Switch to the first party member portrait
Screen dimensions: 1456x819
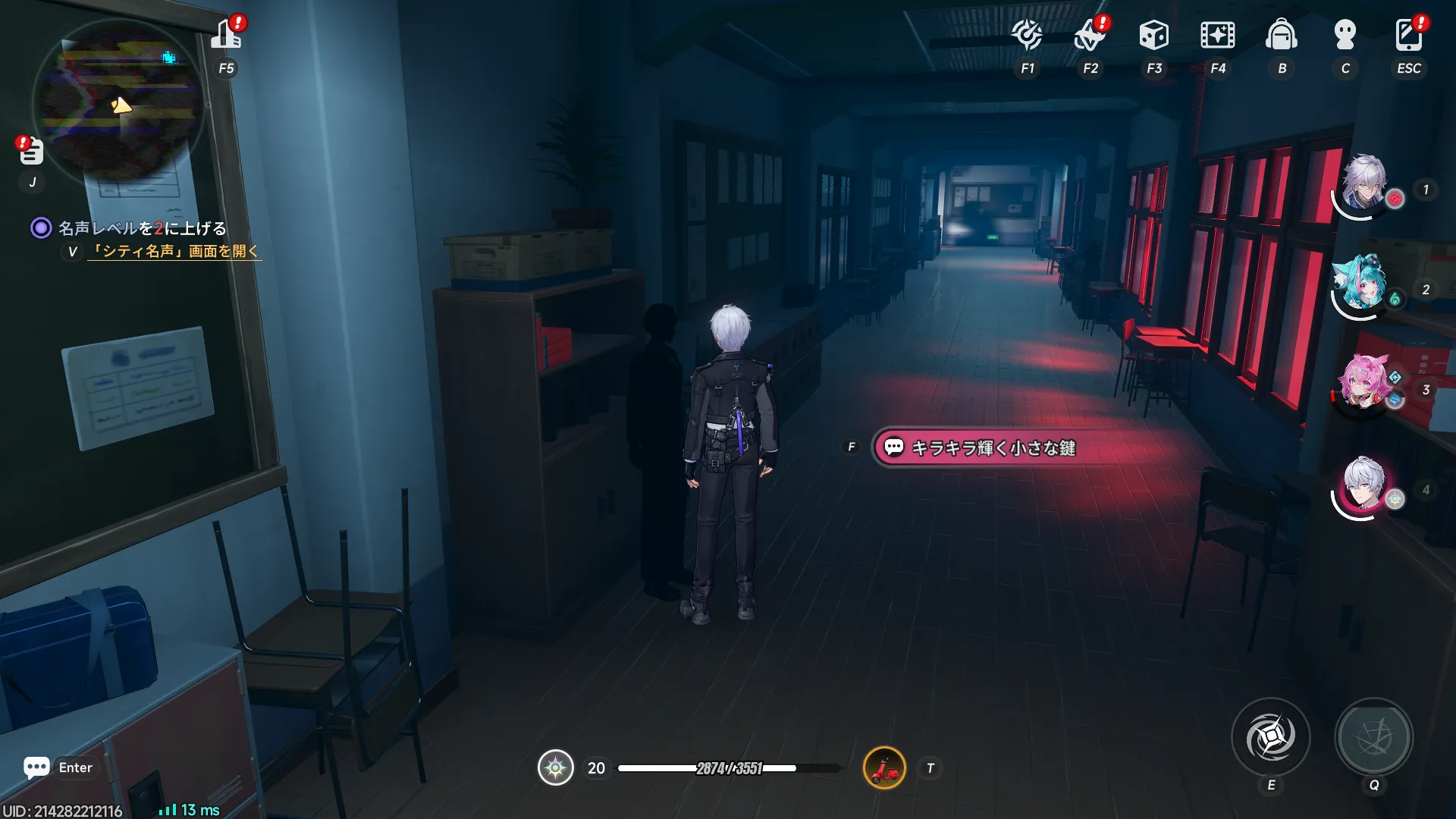coord(1363,184)
